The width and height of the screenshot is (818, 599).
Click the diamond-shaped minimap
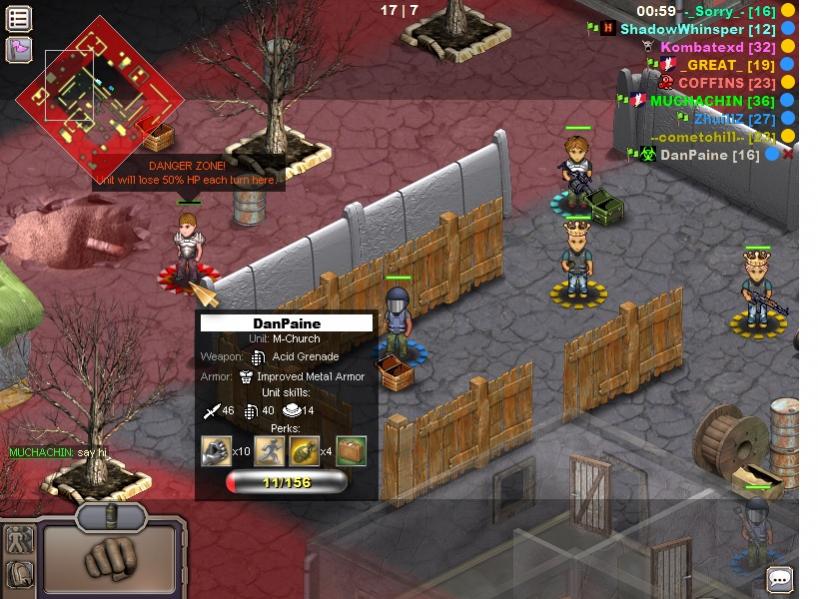tap(99, 98)
